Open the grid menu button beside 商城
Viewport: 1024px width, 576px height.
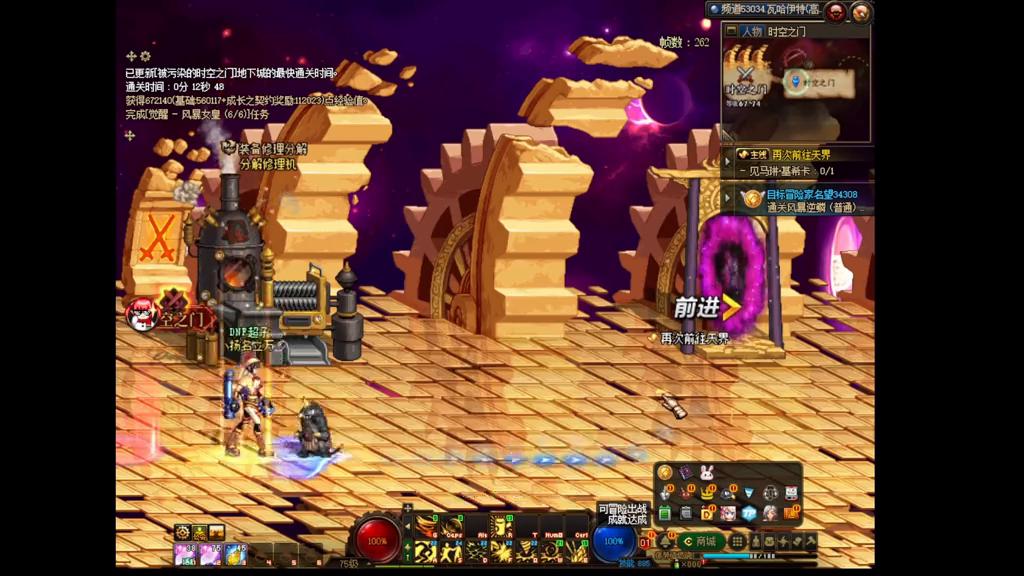click(738, 541)
